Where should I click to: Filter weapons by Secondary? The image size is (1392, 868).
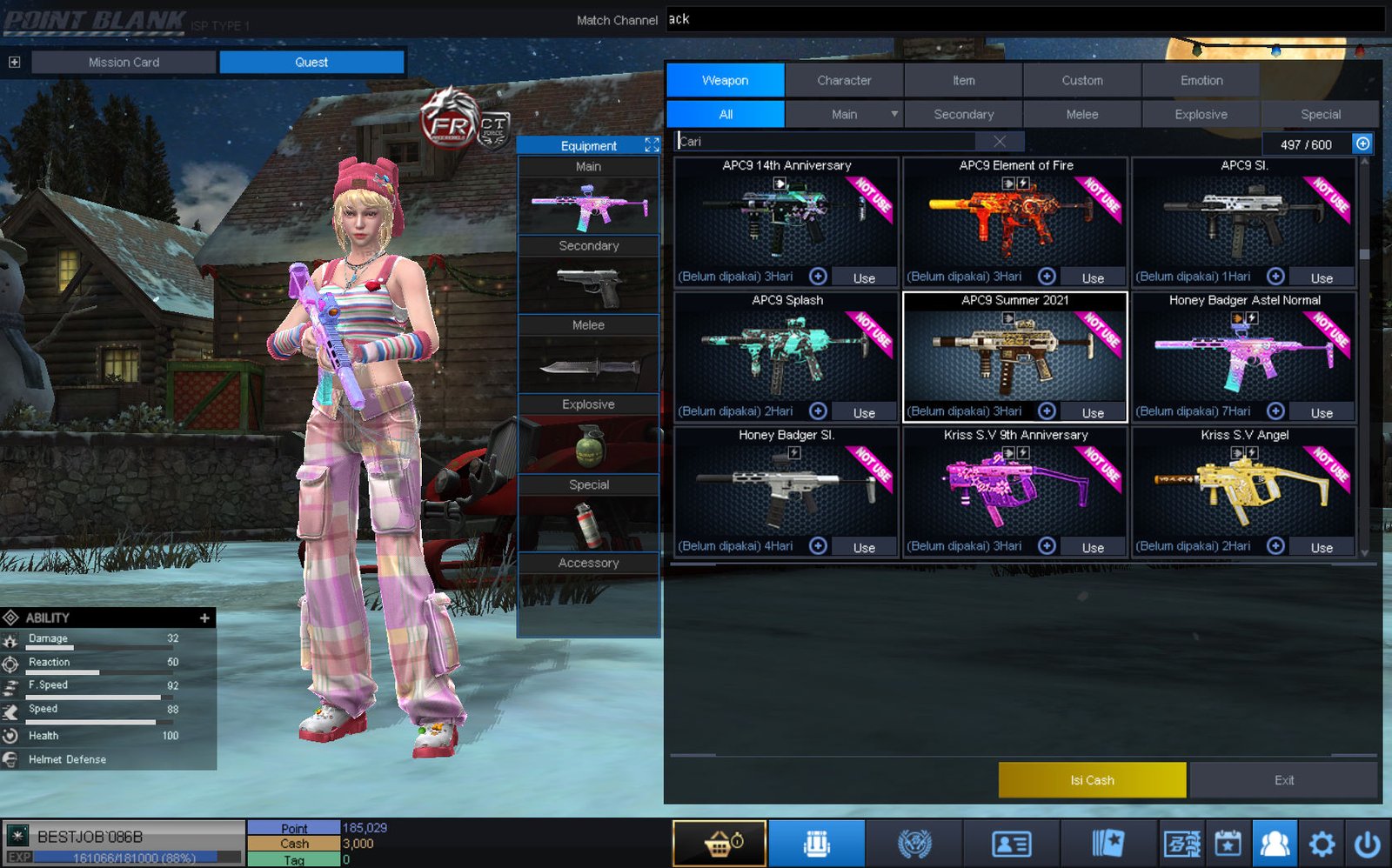pos(963,114)
